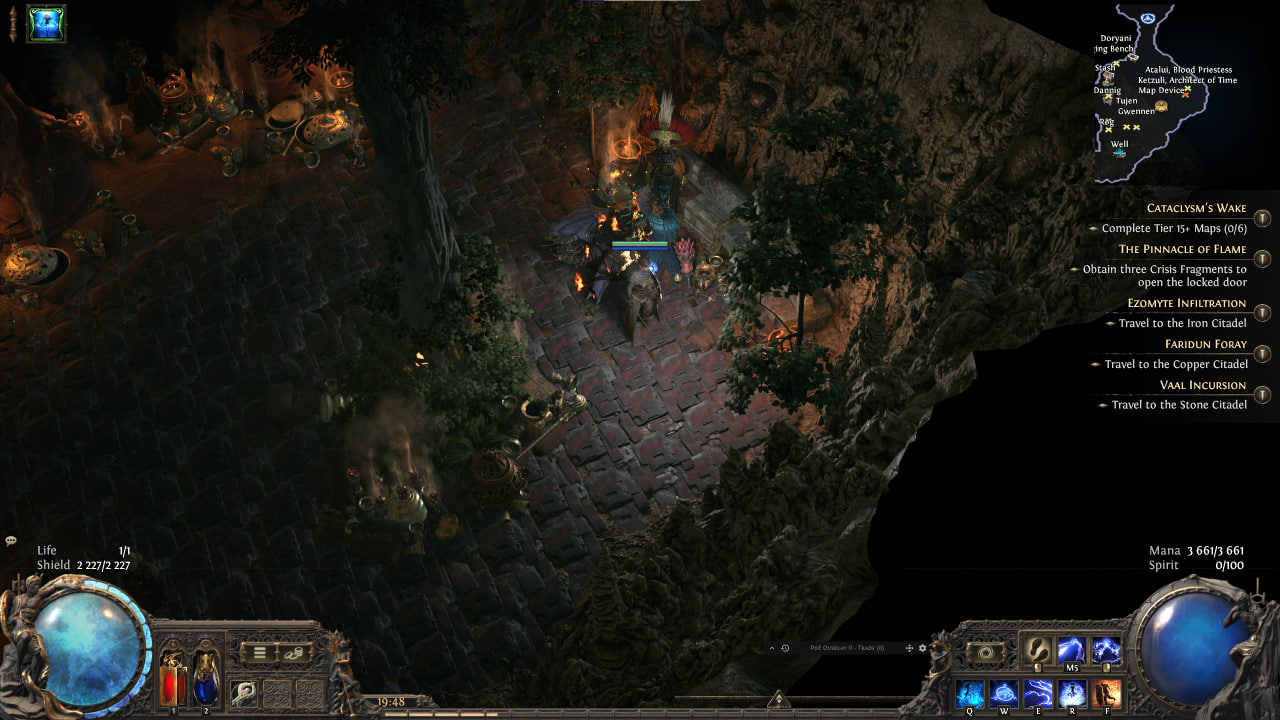Trigger the flame golem skill on F

click(1107, 693)
